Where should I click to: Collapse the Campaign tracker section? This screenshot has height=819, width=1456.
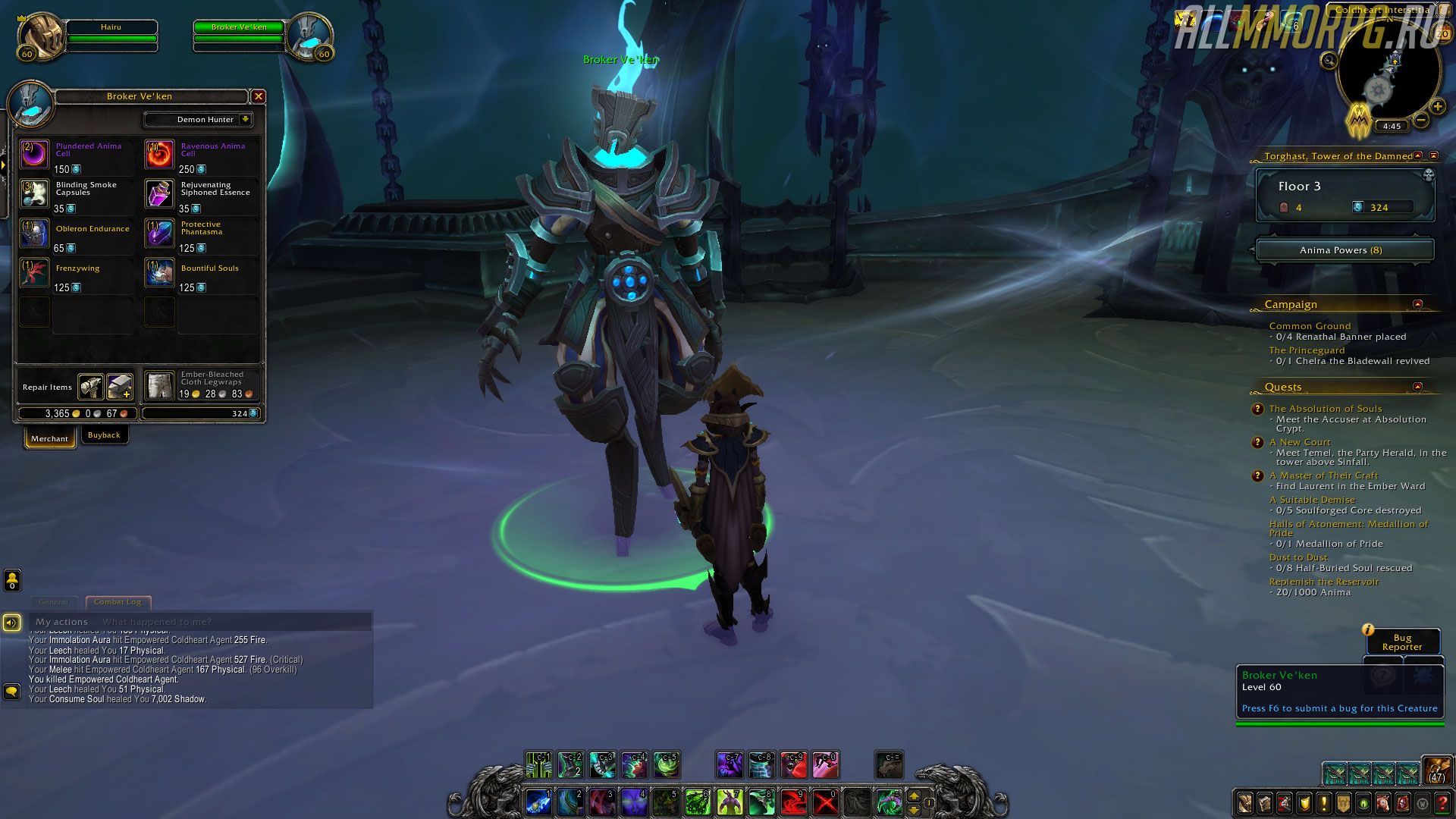click(1417, 304)
